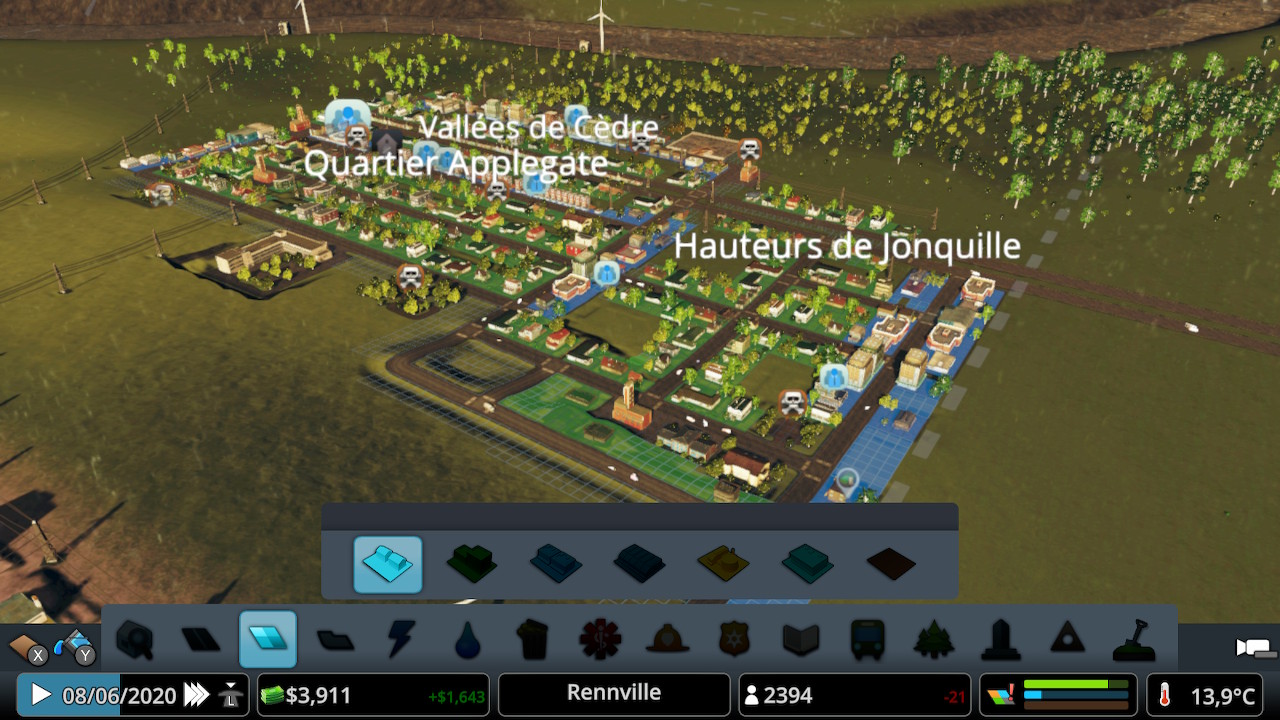Screen dimensions: 1280x720
Task: Open the districts menu
Action: [335, 639]
